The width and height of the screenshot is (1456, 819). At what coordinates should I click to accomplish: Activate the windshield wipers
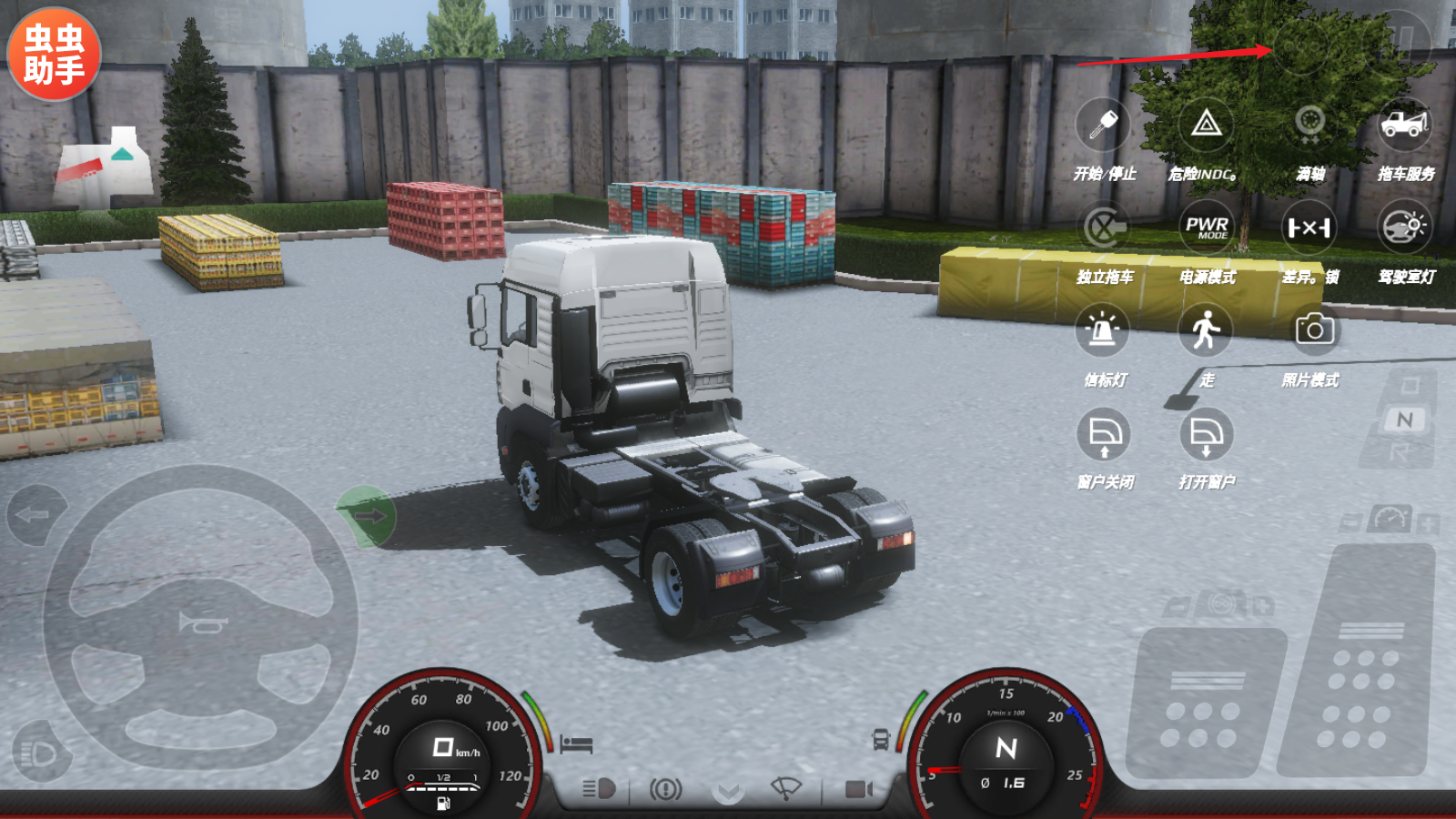(x=785, y=788)
